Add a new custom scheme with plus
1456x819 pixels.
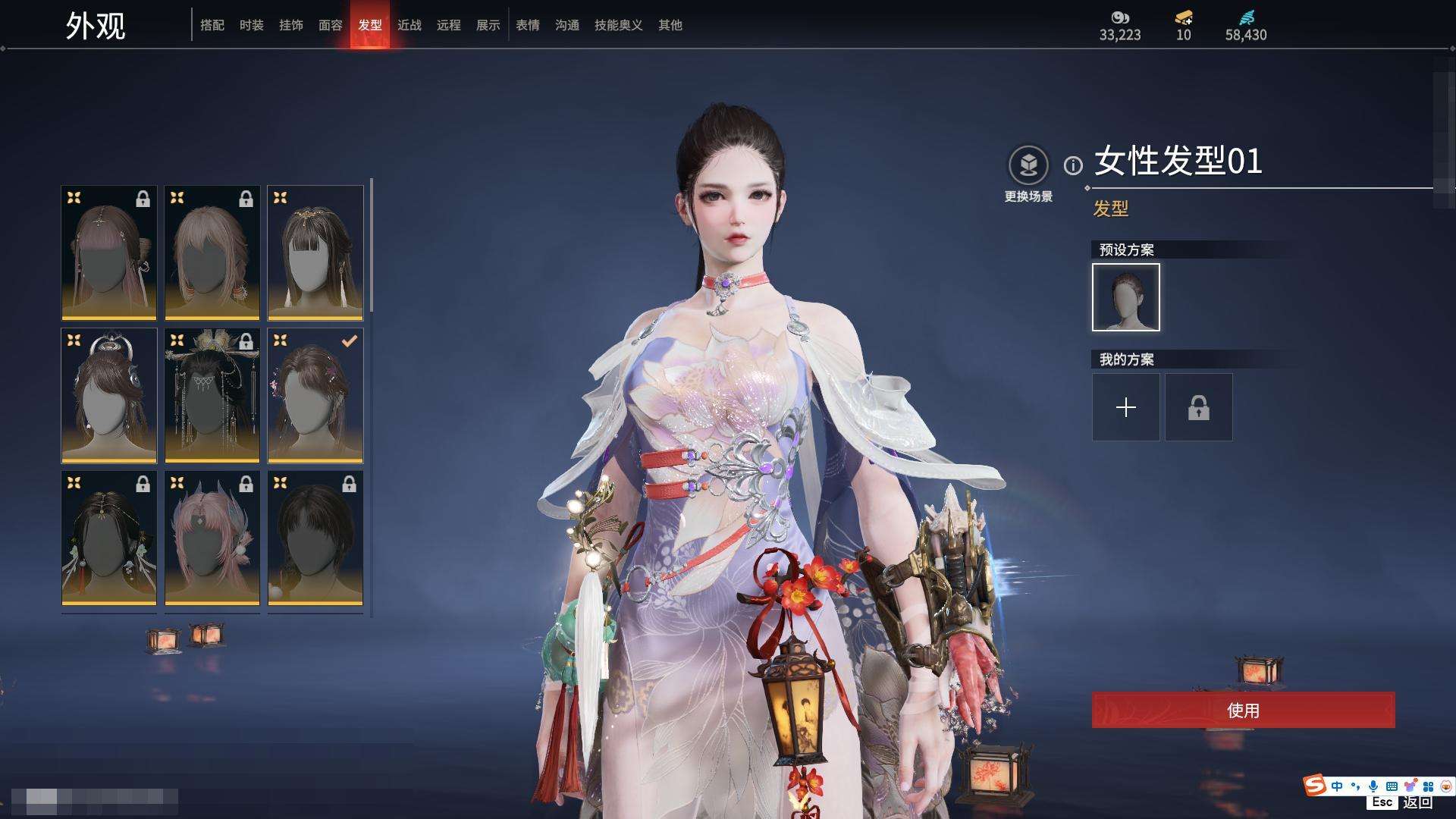click(1125, 407)
